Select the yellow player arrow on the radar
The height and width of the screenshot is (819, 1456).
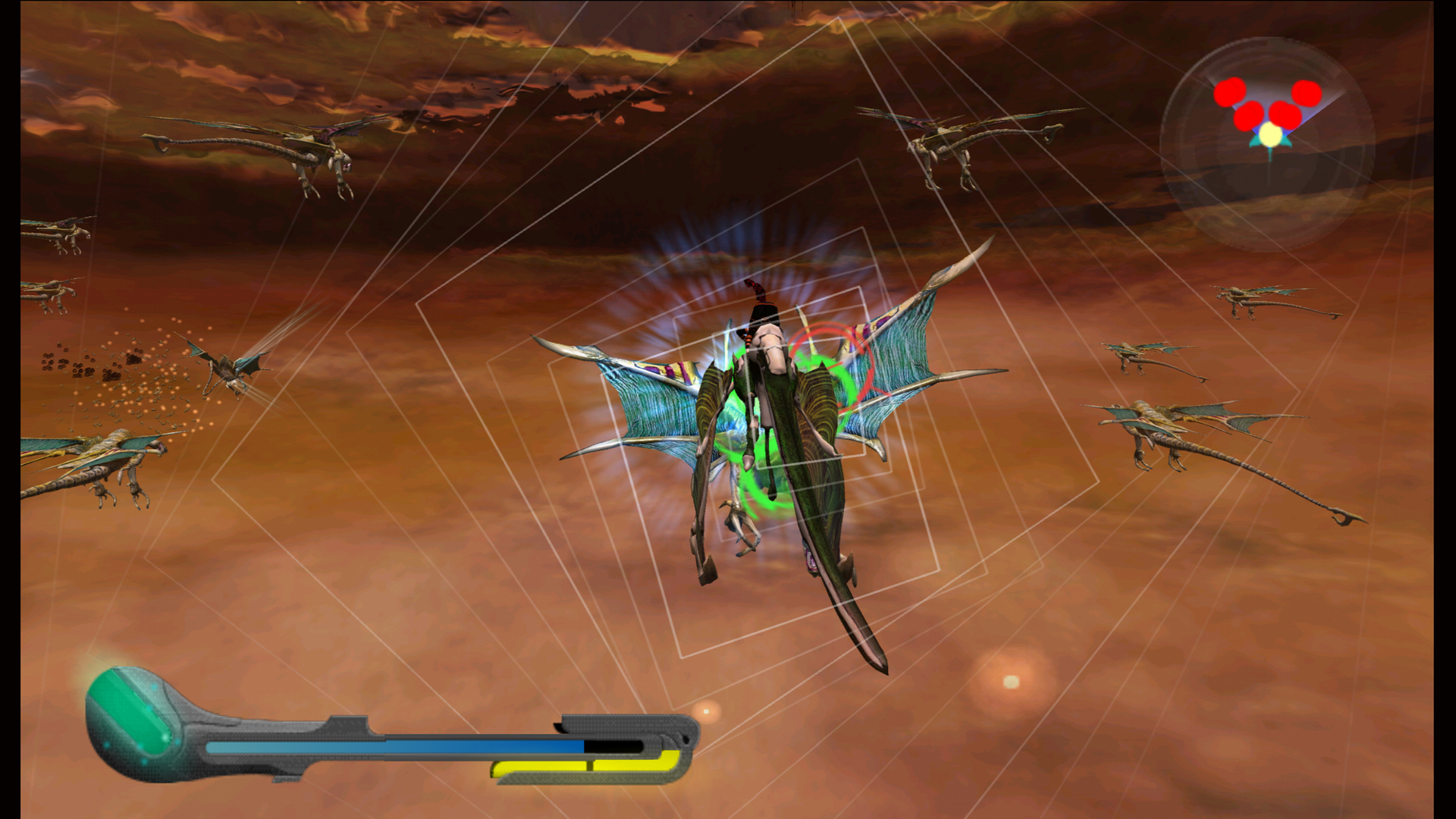(1269, 135)
